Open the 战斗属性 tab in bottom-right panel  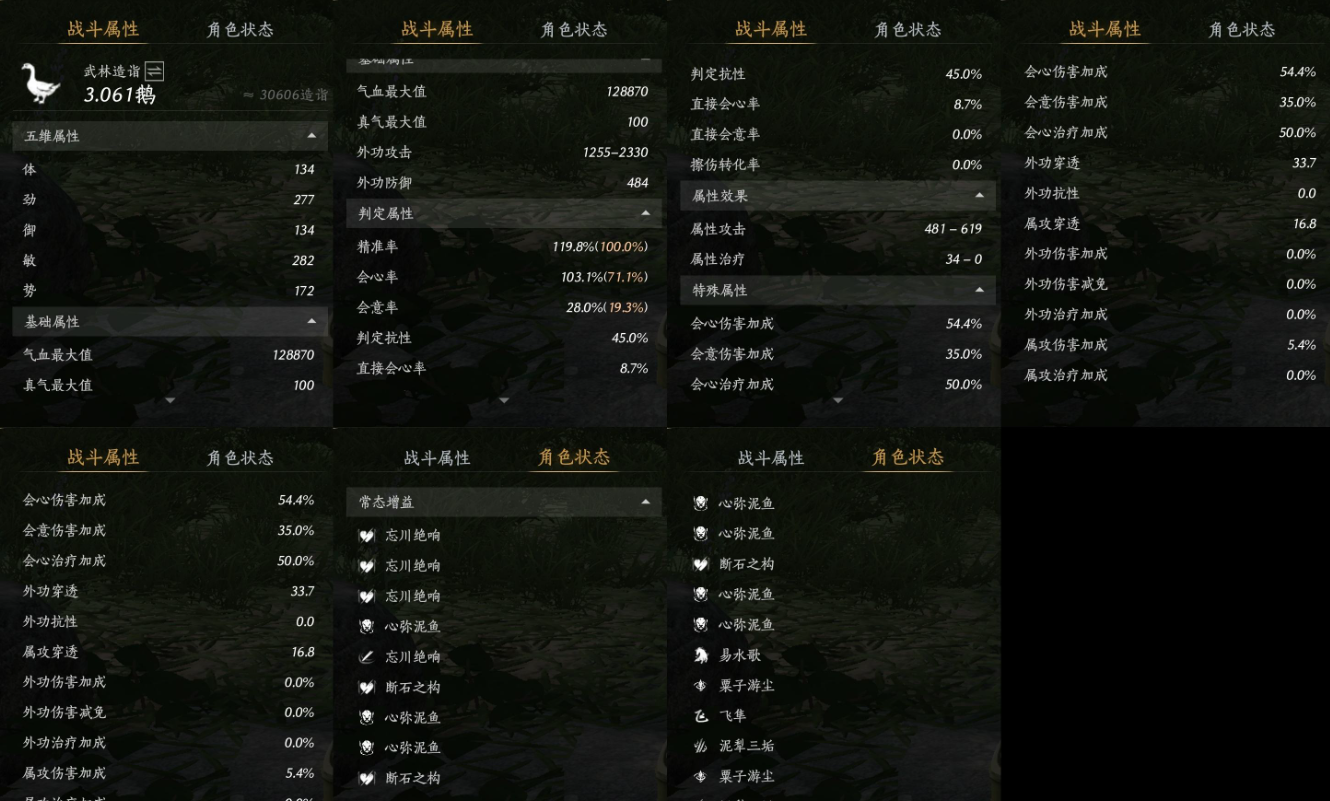coord(772,457)
